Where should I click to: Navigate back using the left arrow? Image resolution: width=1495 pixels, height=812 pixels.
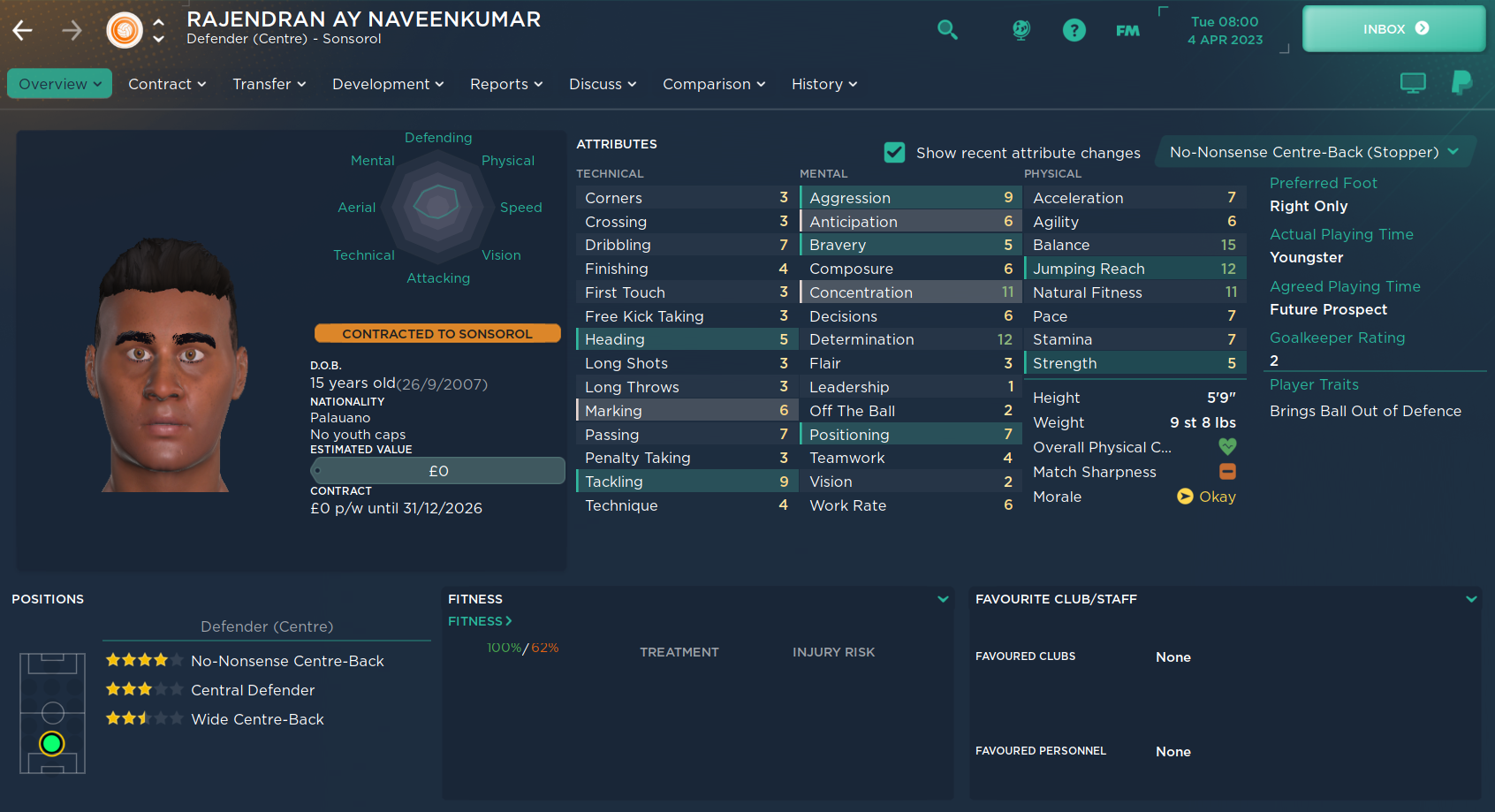(22, 29)
